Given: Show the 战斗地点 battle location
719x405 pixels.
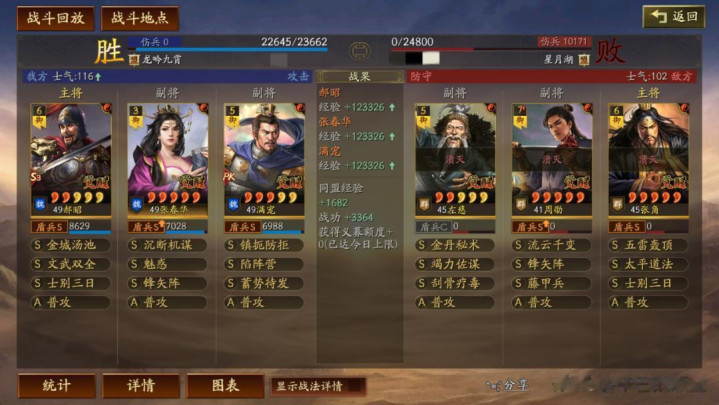Looking at the screenshot, I should tap(139, 18).
